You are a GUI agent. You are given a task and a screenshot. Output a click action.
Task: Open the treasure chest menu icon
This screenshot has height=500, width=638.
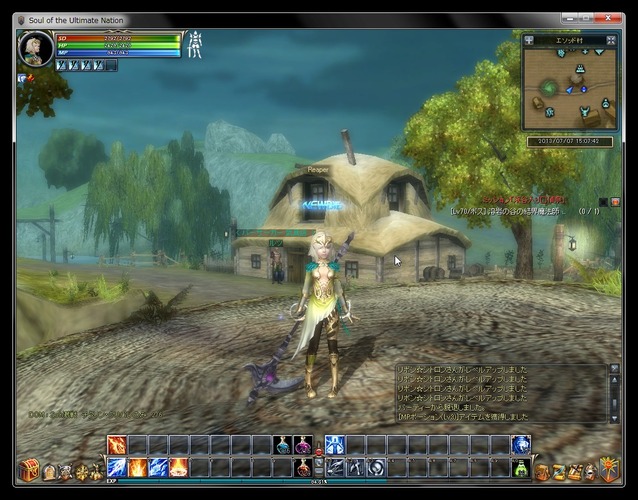[28, 469]
